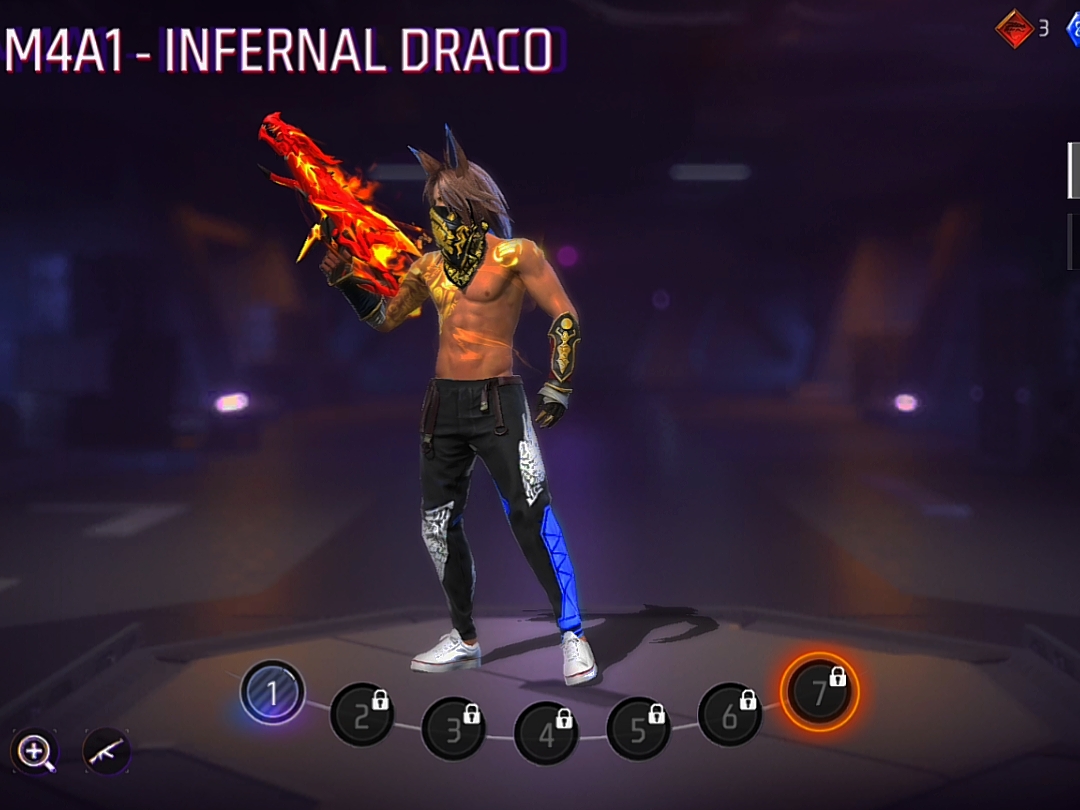The height and width of the screenshot is (810, 1080).
Task: Show the rifle weapon view icon
Action: pos(106,751)
